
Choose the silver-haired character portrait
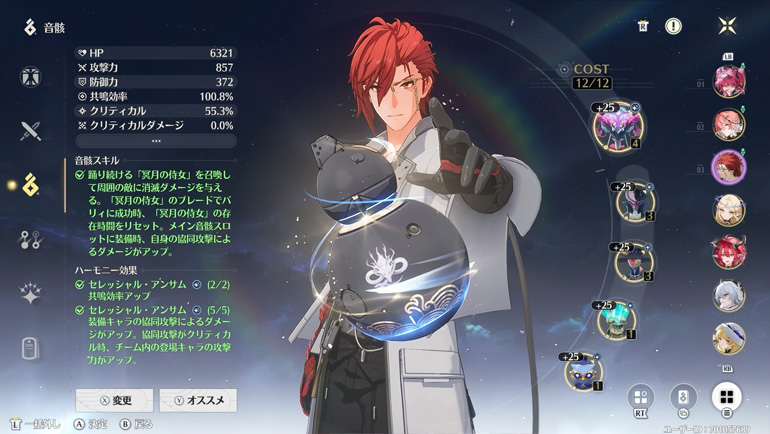[x=728, y=296]
